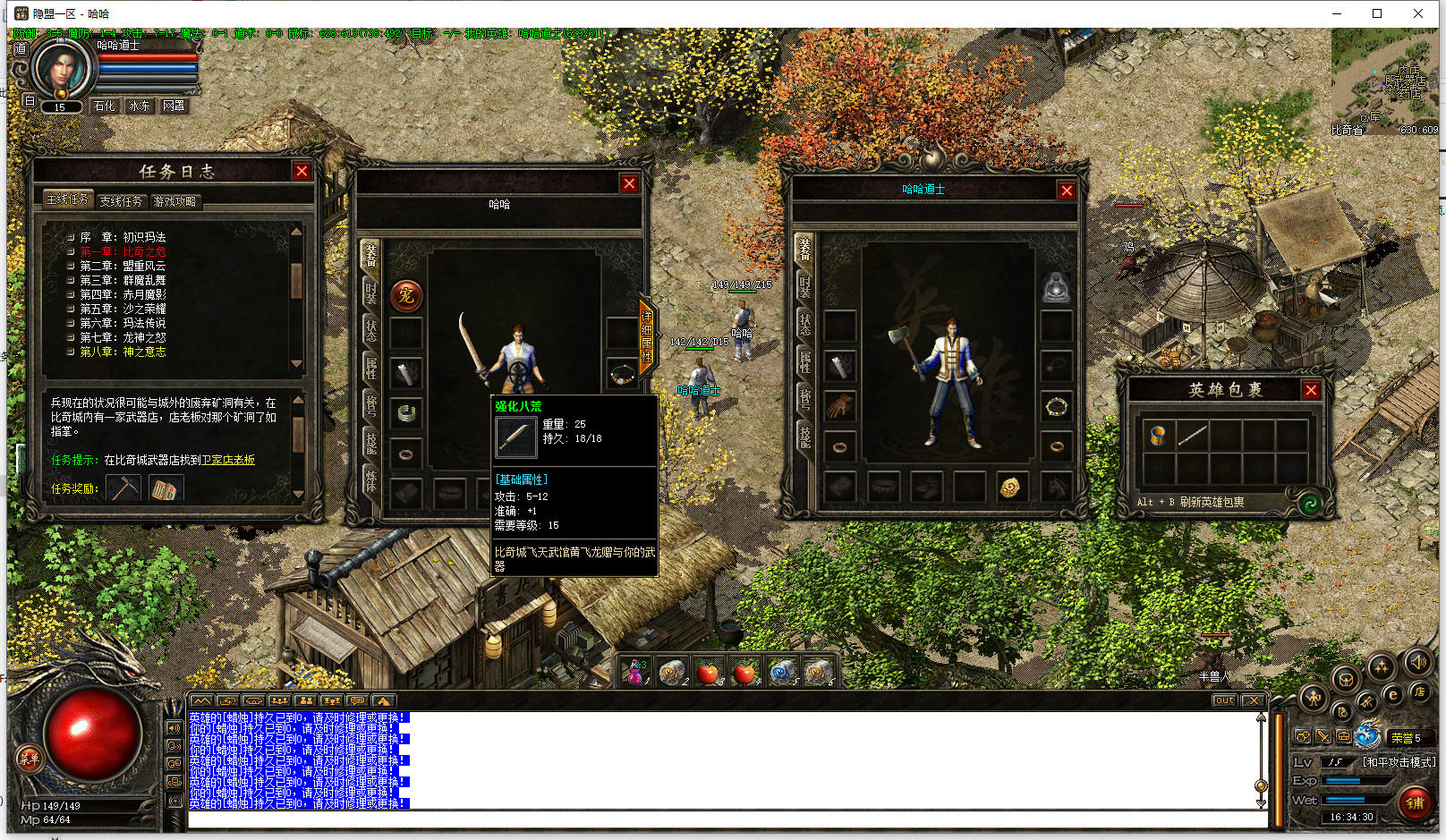Open the 游戏攻略 game guide tab
Viewport: 1446px width, 840px height.
click(174, 201)
